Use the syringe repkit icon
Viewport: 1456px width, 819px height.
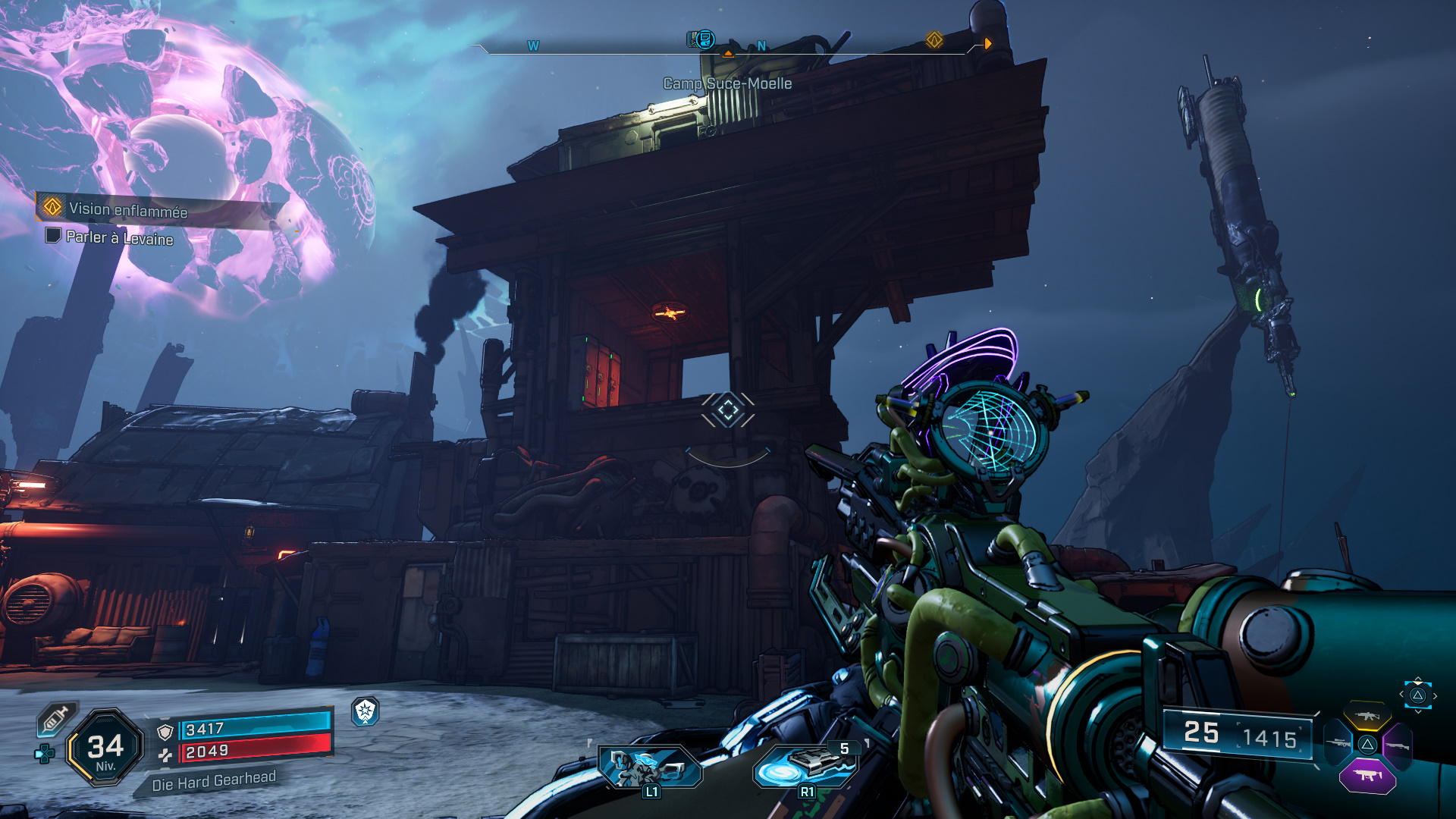tap(56, 719)
